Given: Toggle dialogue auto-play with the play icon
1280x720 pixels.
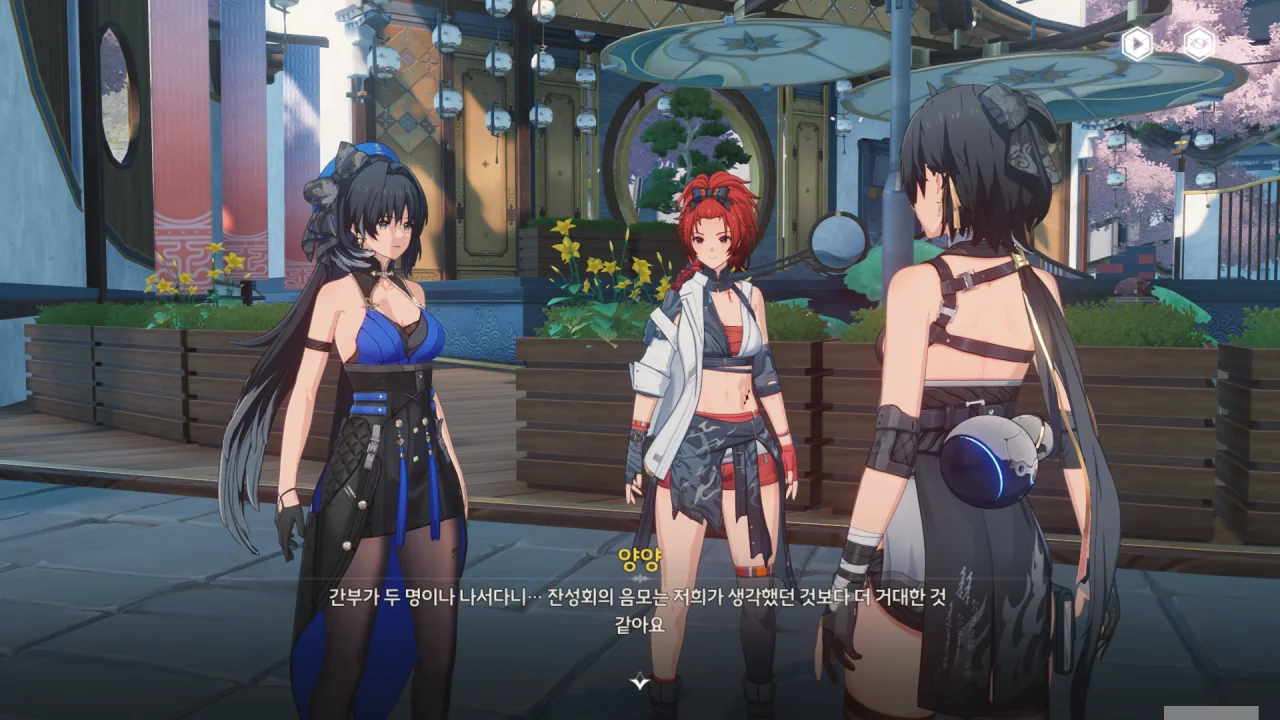Looking at the screenshot, I should [1137, 44].
